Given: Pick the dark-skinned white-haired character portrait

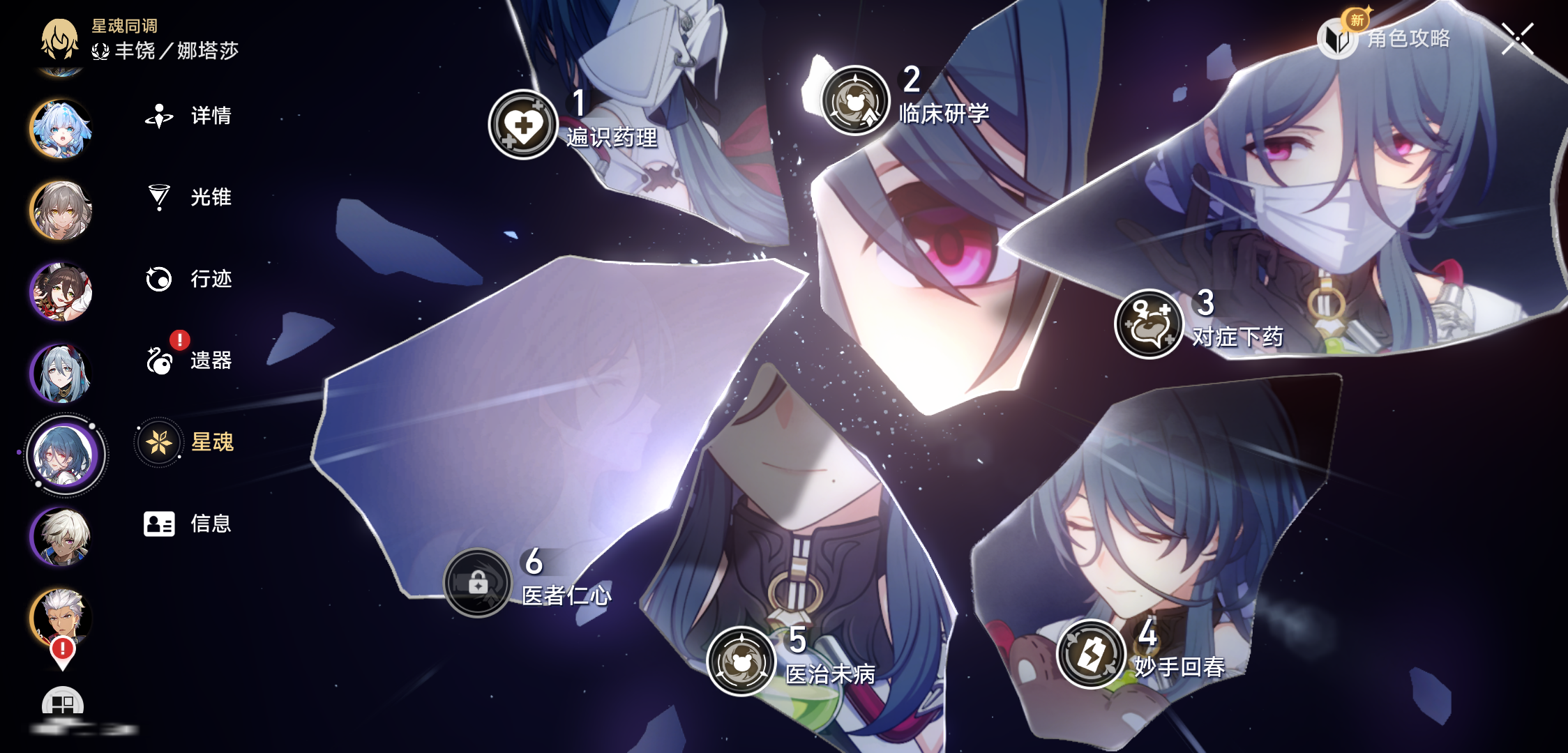Looking at the screenshot, I should [61, 536].
